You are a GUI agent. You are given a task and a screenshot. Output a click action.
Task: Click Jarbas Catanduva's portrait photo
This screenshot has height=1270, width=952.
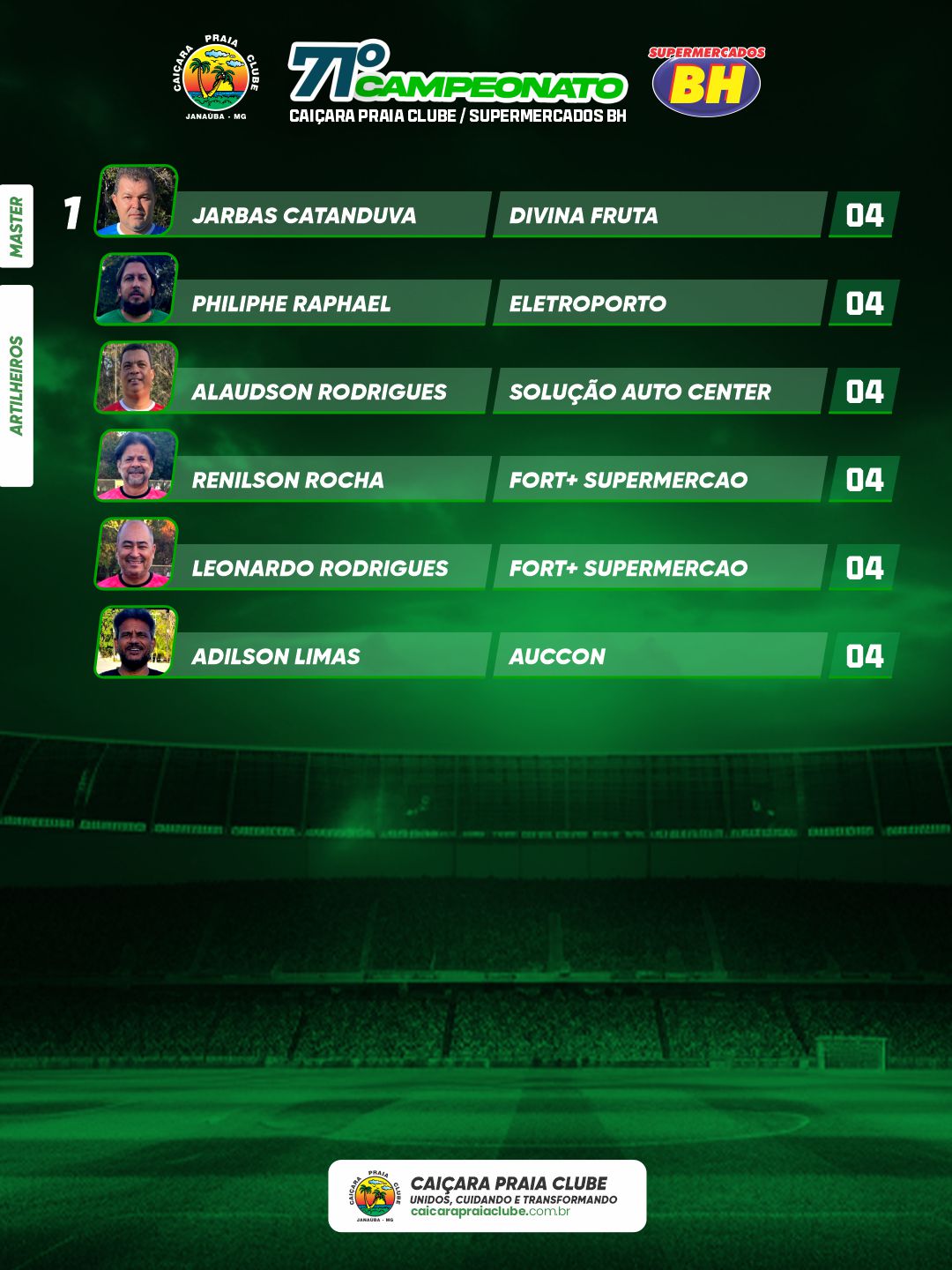[136, 201]
